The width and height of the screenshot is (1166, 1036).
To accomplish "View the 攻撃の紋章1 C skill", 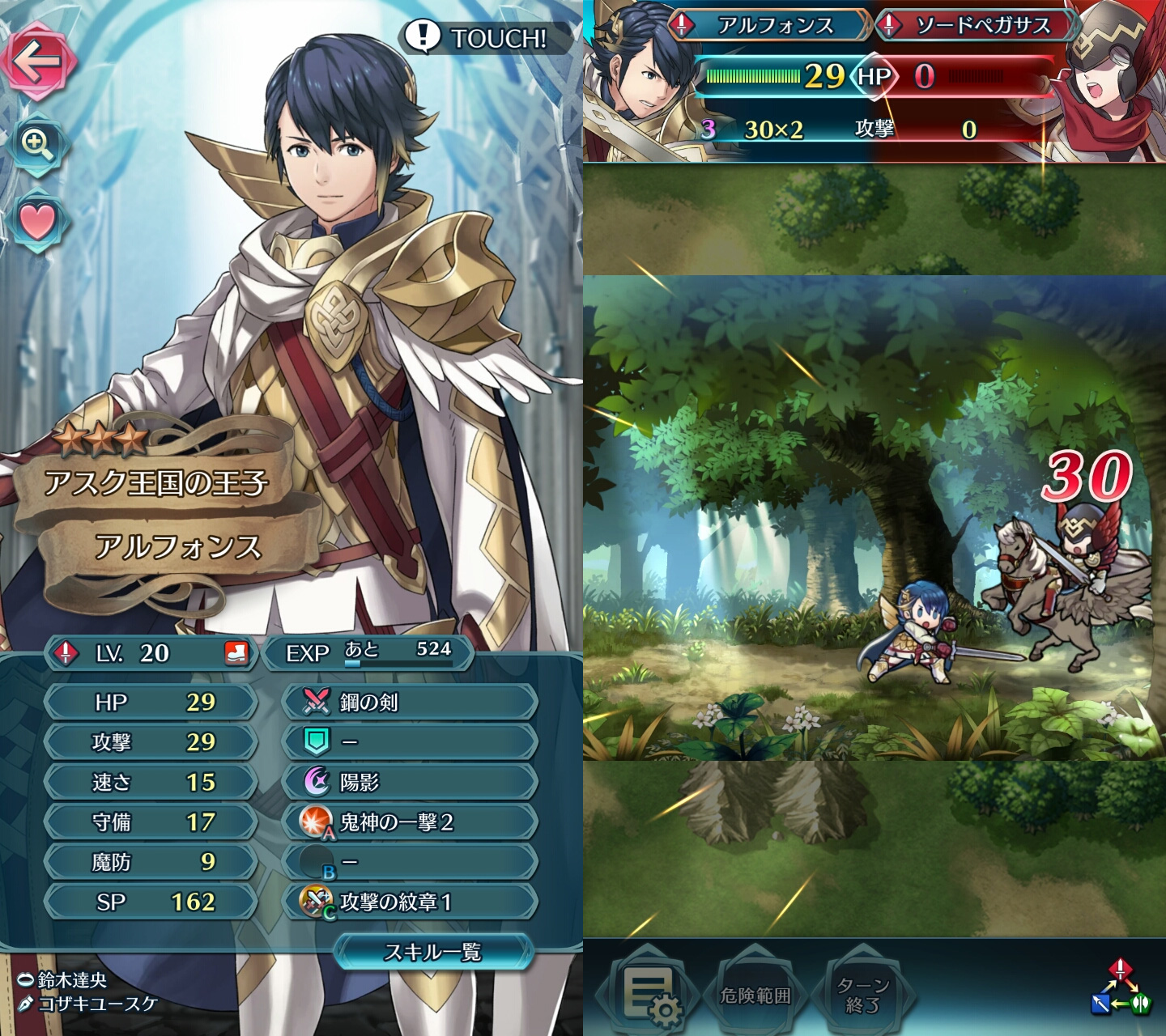I will coord(410,902).
